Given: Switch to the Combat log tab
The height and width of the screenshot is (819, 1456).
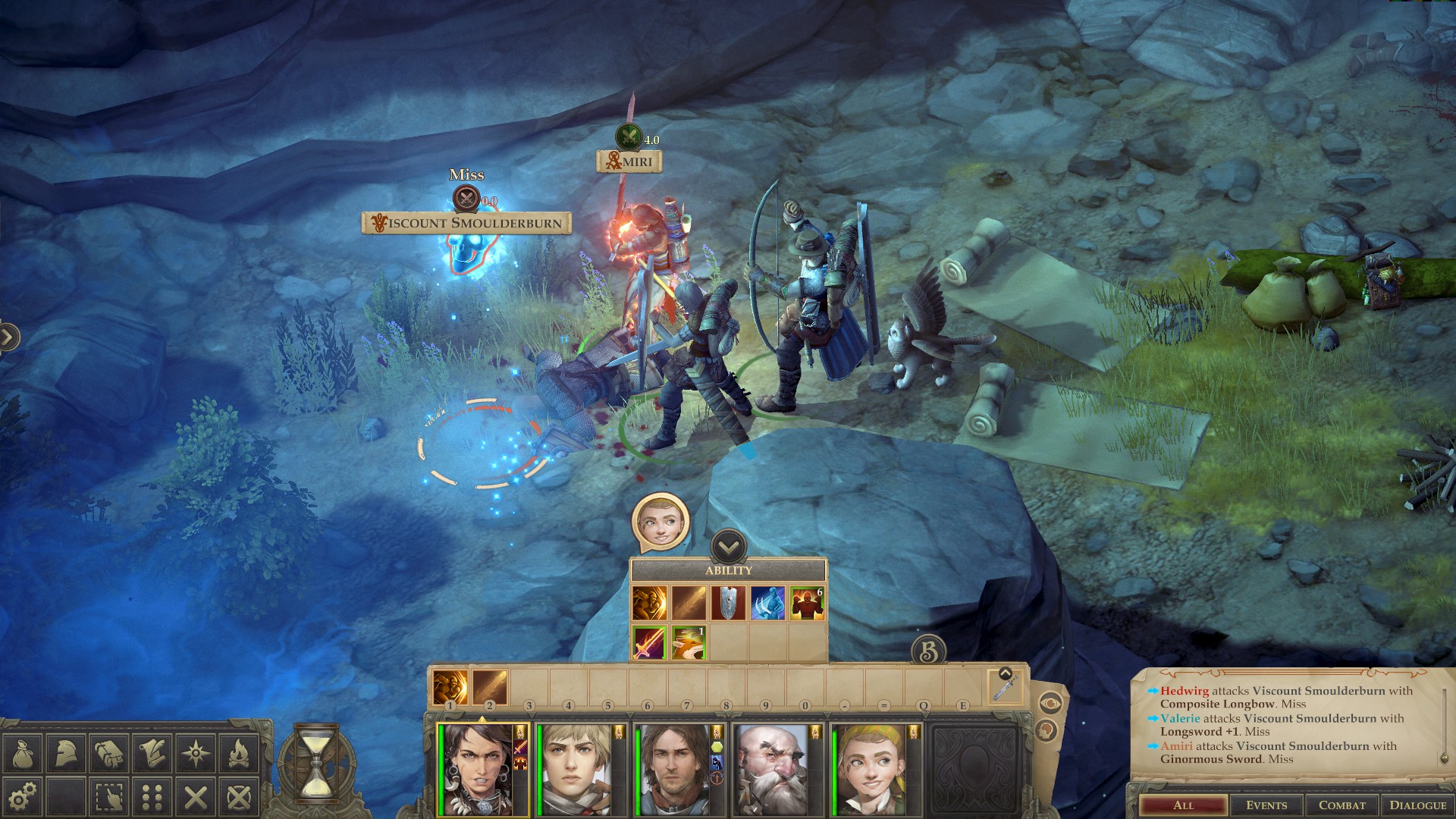Looking at the screenshot, I should click(1342, 805).
